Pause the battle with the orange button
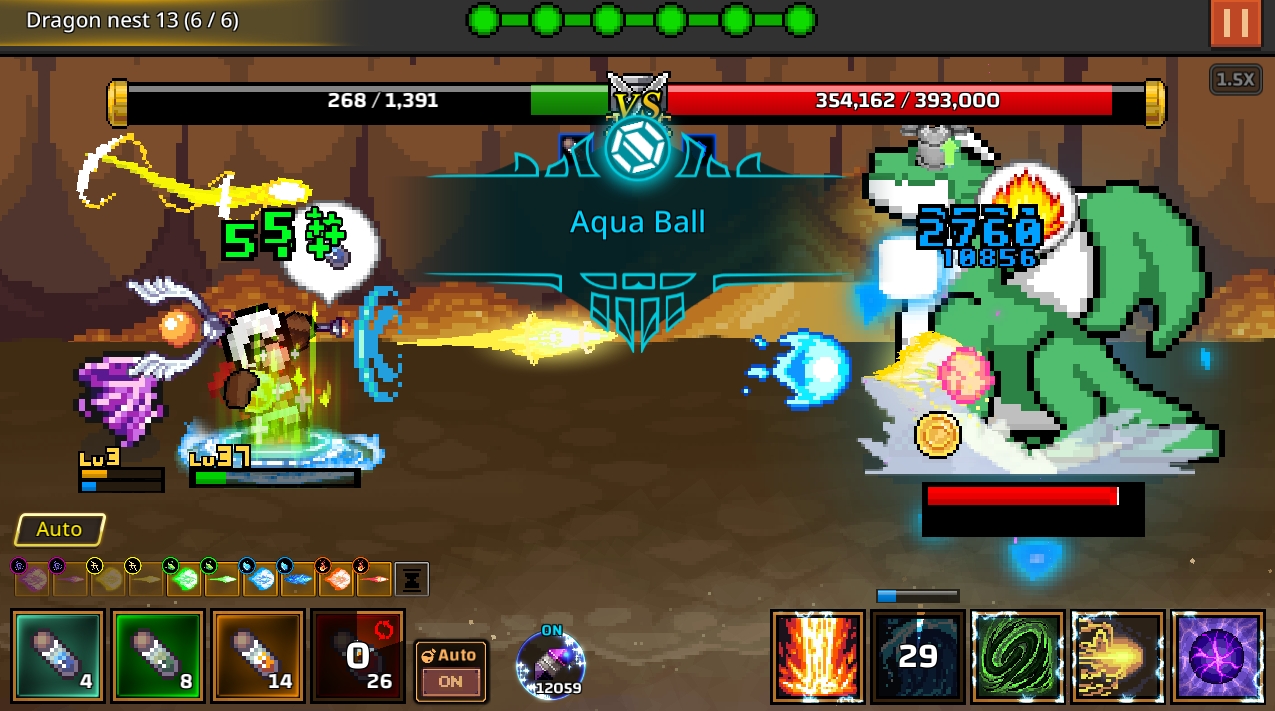The width and height of the screenshot is (1275, 711). click(x=1235, y=23)
